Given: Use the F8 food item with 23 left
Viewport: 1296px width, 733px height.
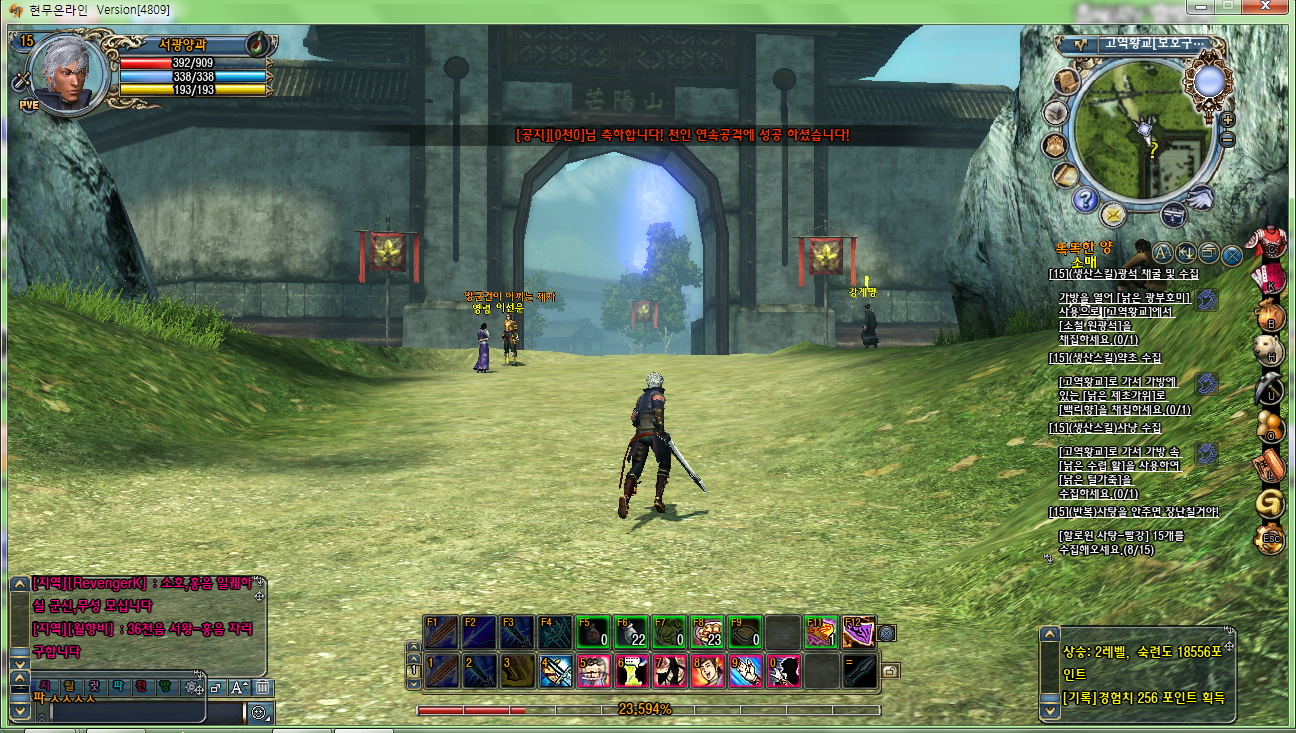Looking at the screenshot, I should click(x=708, y=632).
